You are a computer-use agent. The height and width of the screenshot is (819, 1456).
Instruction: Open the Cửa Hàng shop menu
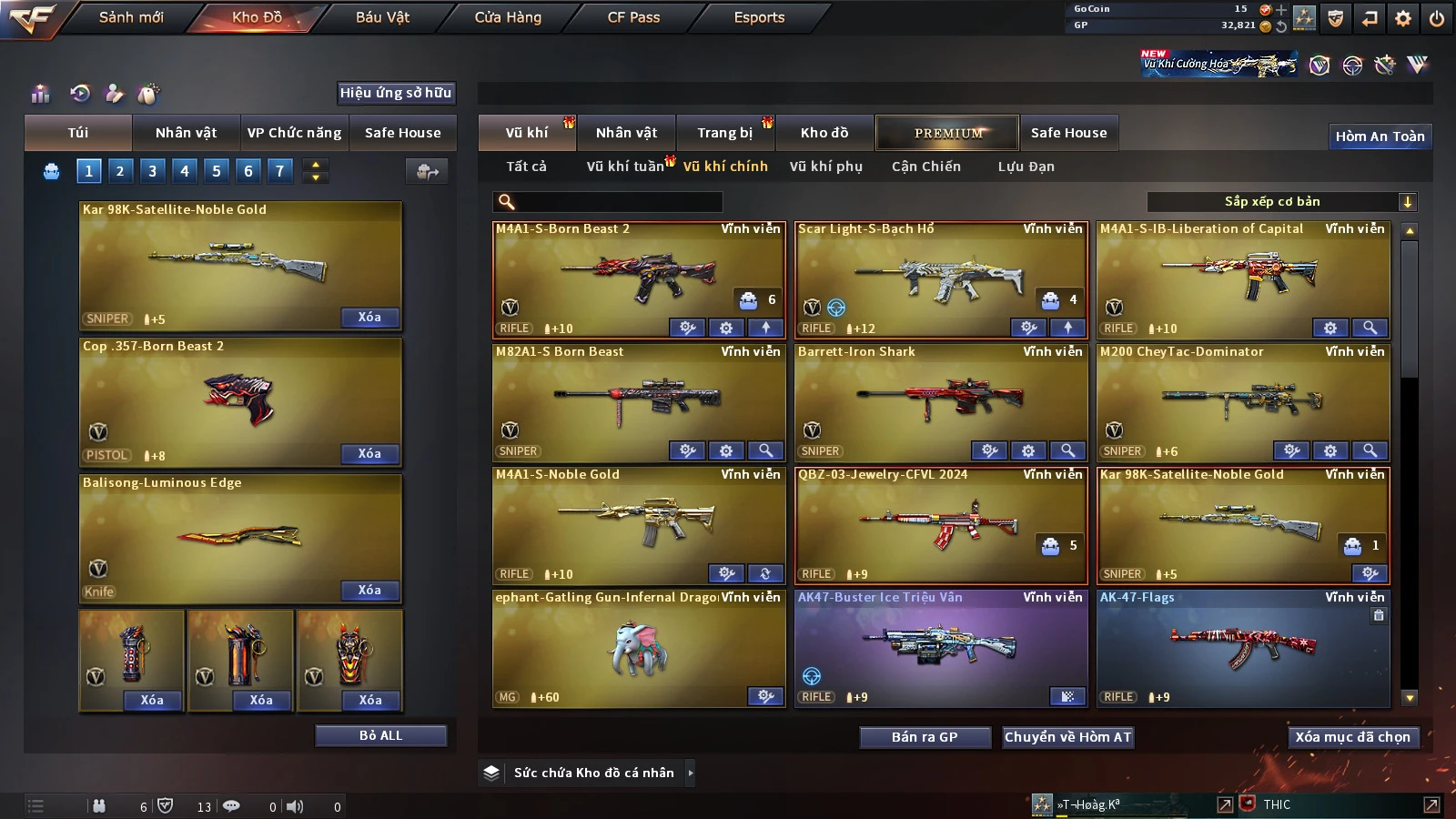508,17
